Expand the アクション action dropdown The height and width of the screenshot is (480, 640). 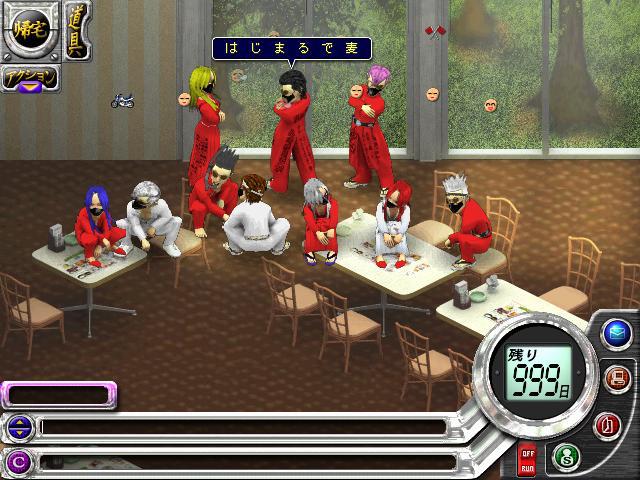pyautogui.click(x=30, y=80)
